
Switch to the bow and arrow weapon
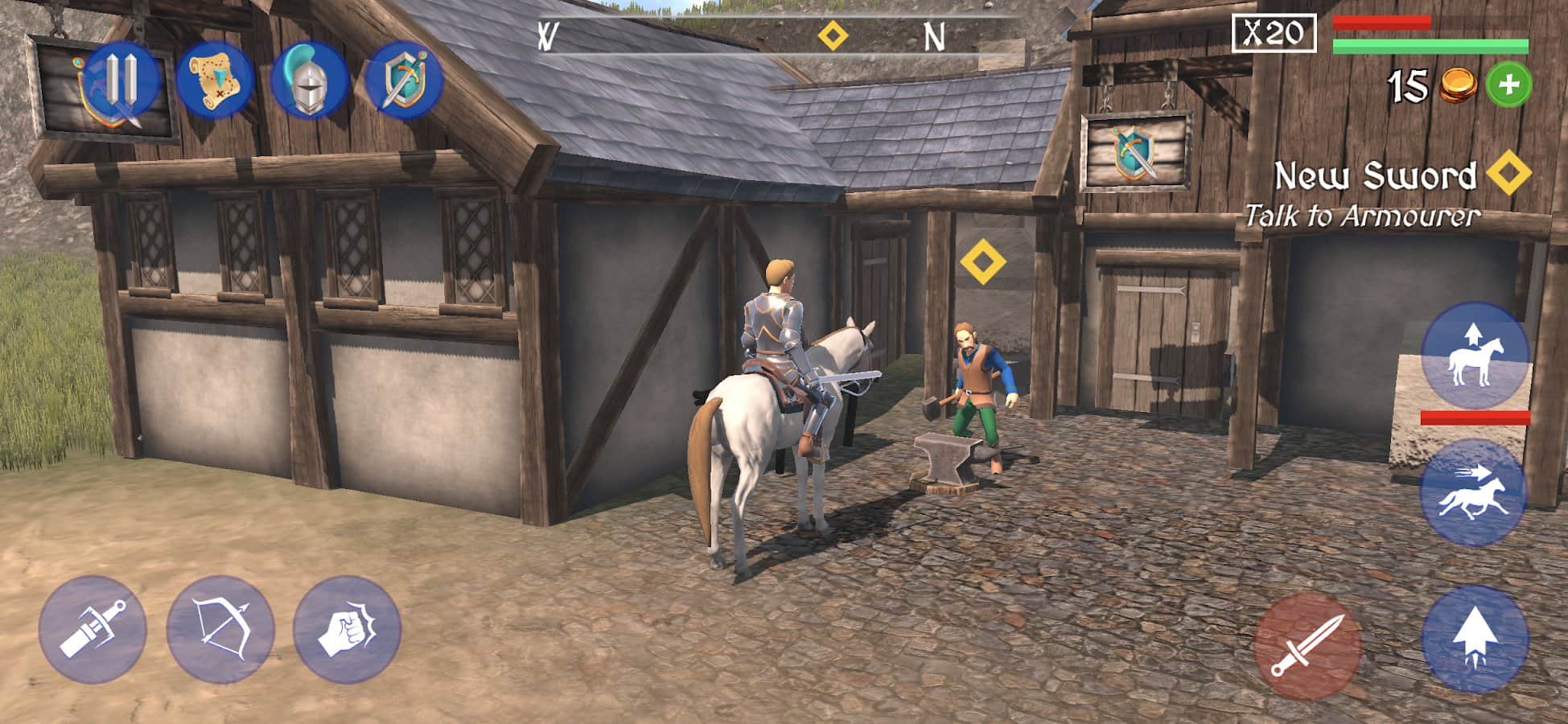coord(220,631)
